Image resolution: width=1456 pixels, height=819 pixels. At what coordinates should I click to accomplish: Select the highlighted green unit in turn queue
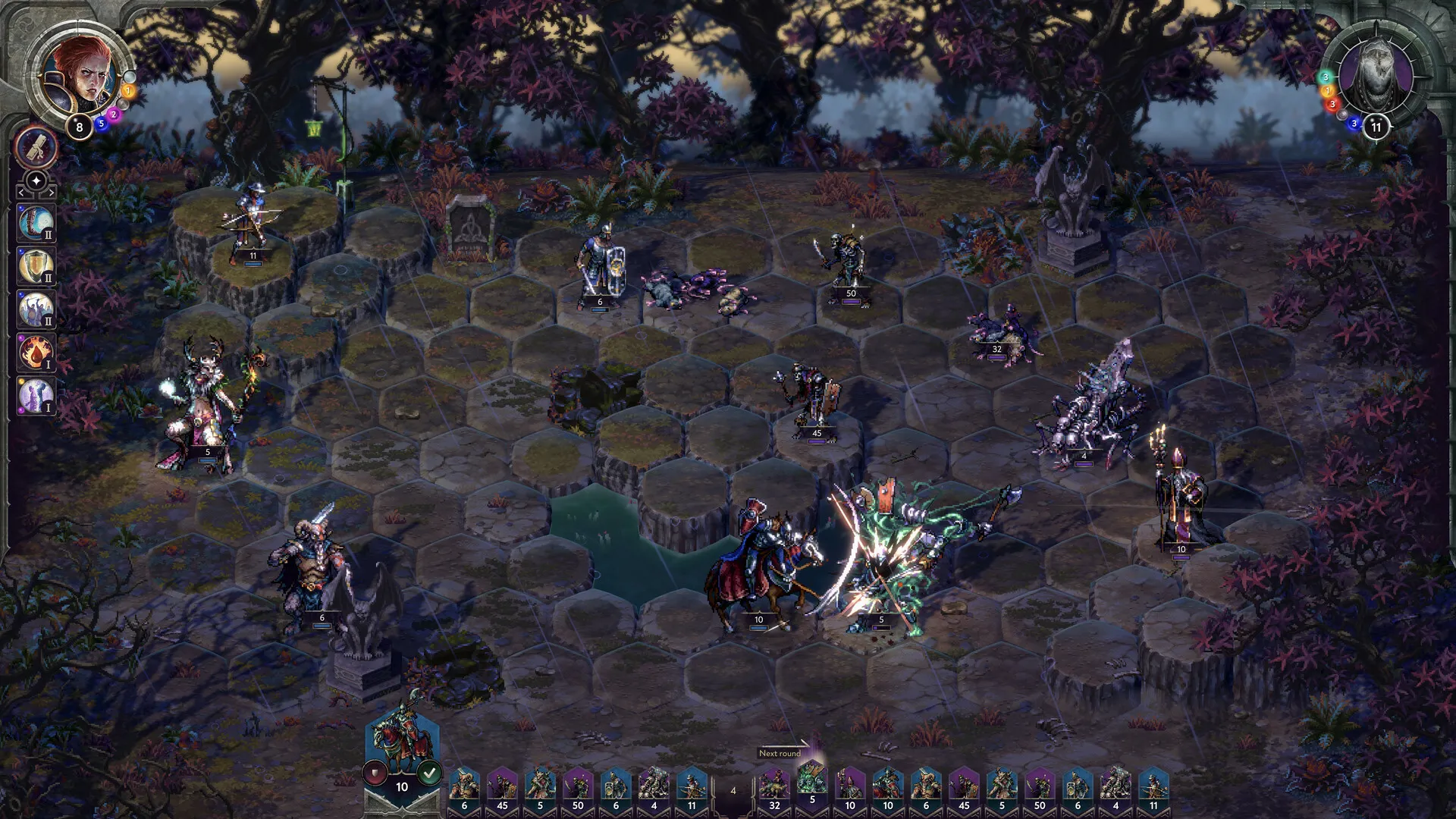(x=811, y=781)
